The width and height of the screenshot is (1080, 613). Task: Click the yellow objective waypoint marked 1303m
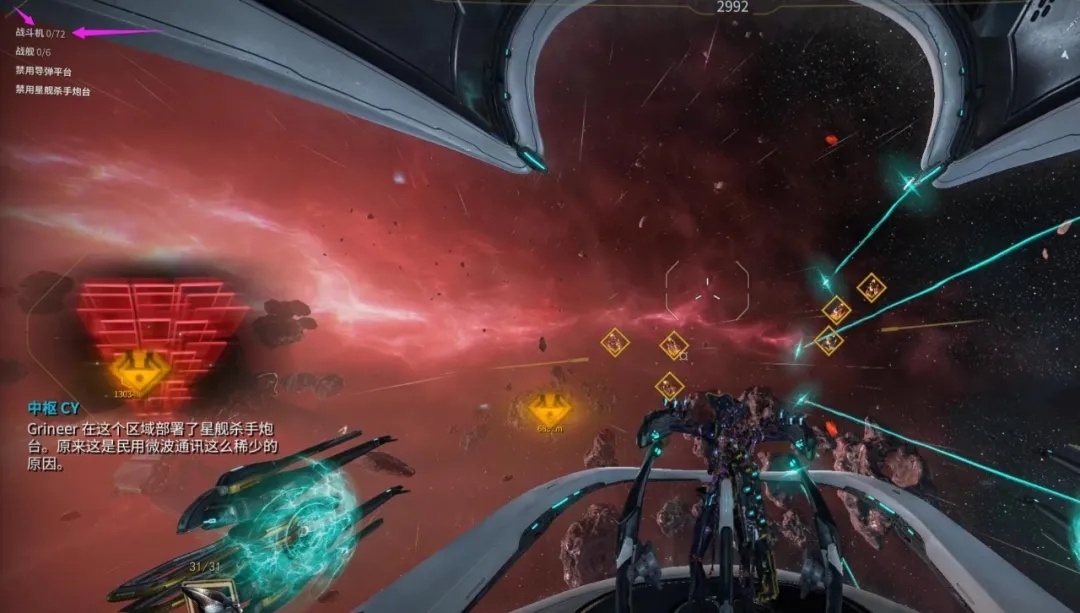point(138,371)
